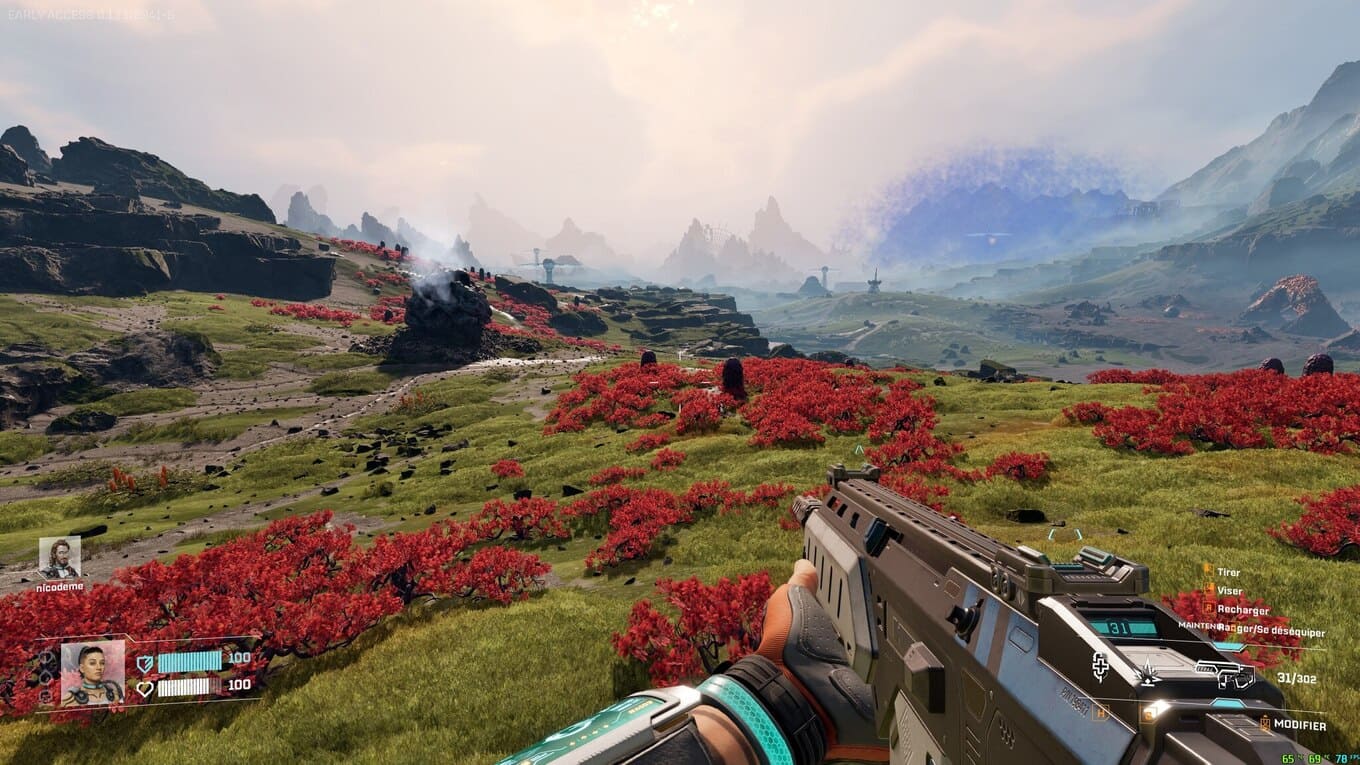Select teammate nicodeme's portrait
This screenshot has height=765, width=1360.
tap(59, 558)
